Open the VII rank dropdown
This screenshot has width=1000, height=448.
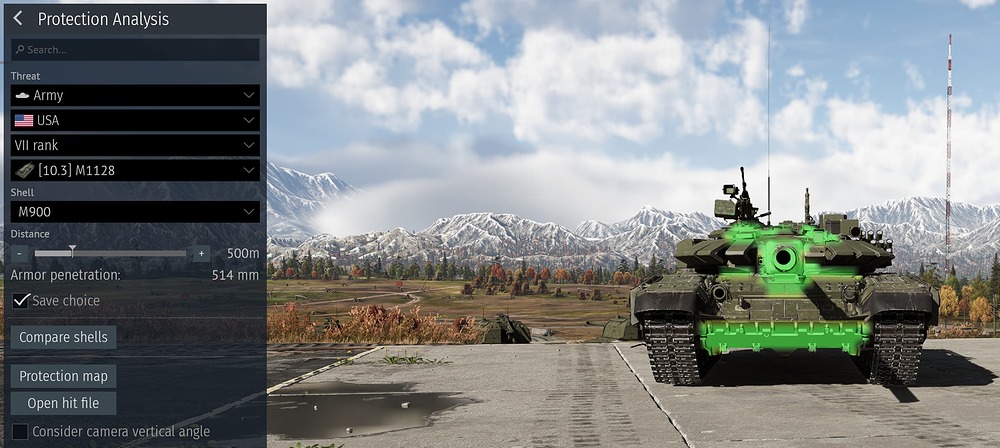(135, 145)
